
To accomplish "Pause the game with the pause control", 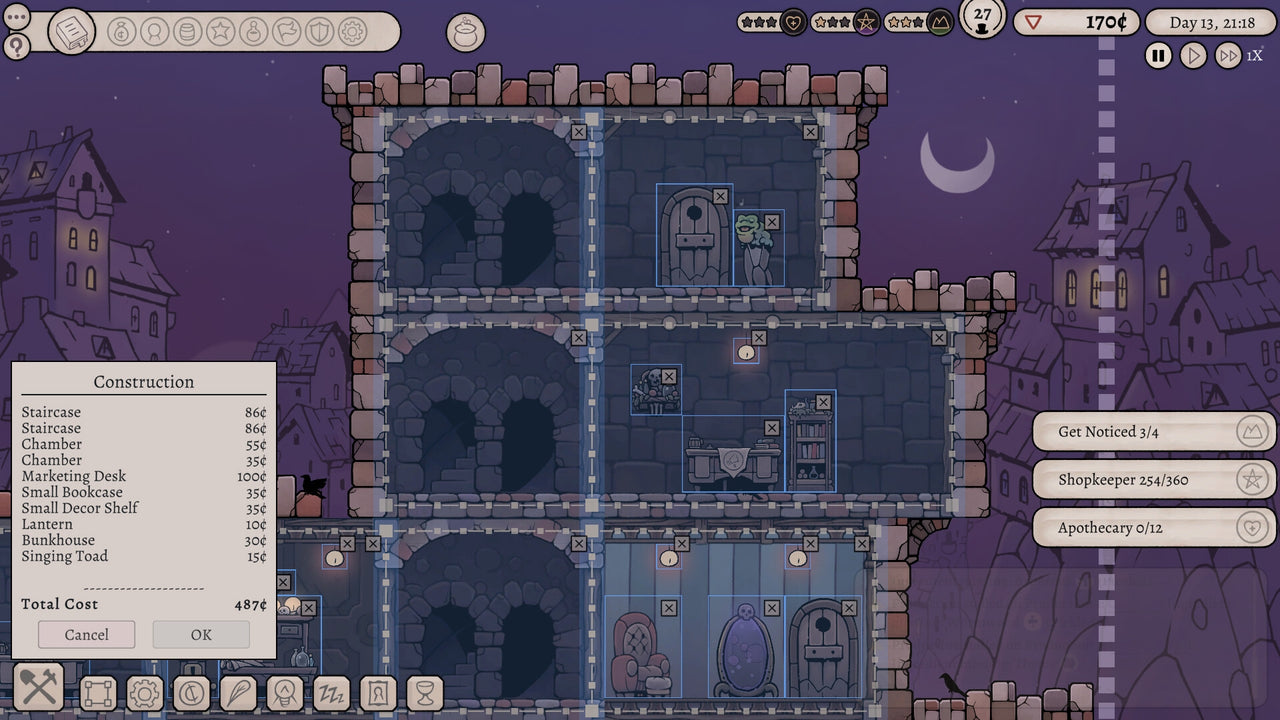I will pyautogui.click(x=1157, y=56).
